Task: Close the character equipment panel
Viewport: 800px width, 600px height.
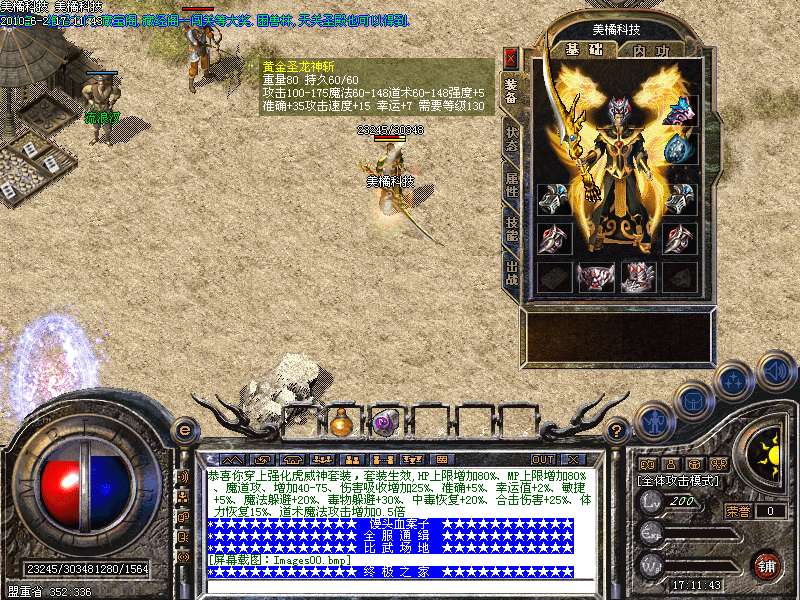Action: coord(511,57)
